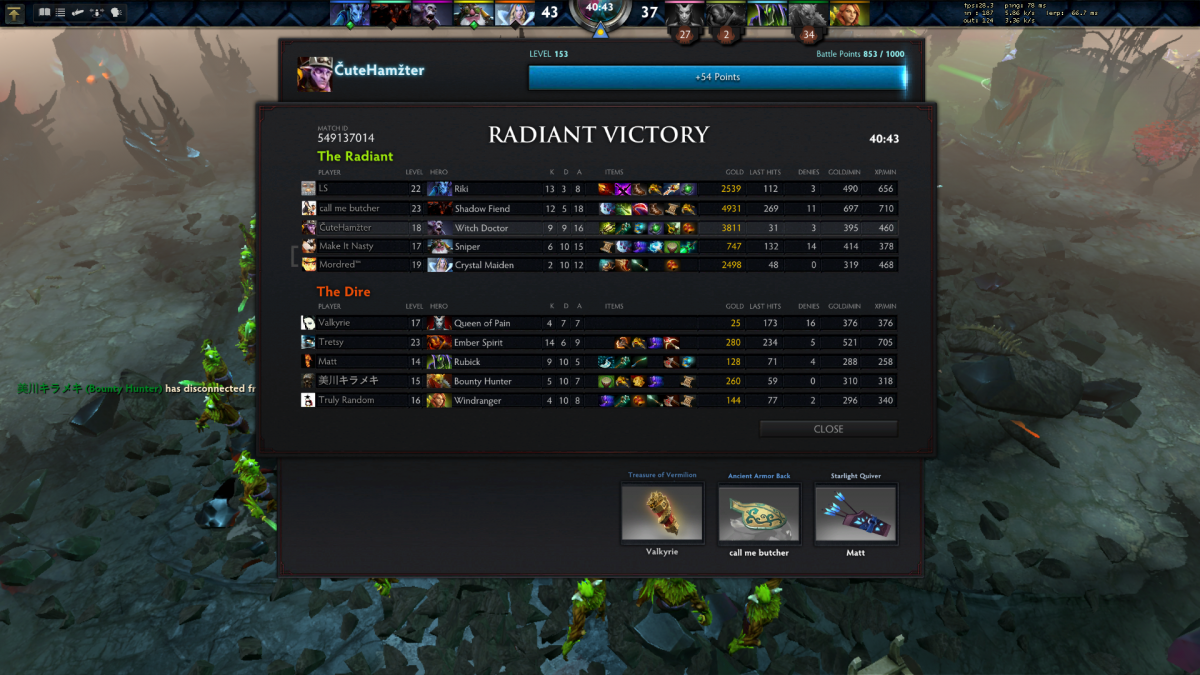Open the book icon in the top toolbar

coord(44,13)
